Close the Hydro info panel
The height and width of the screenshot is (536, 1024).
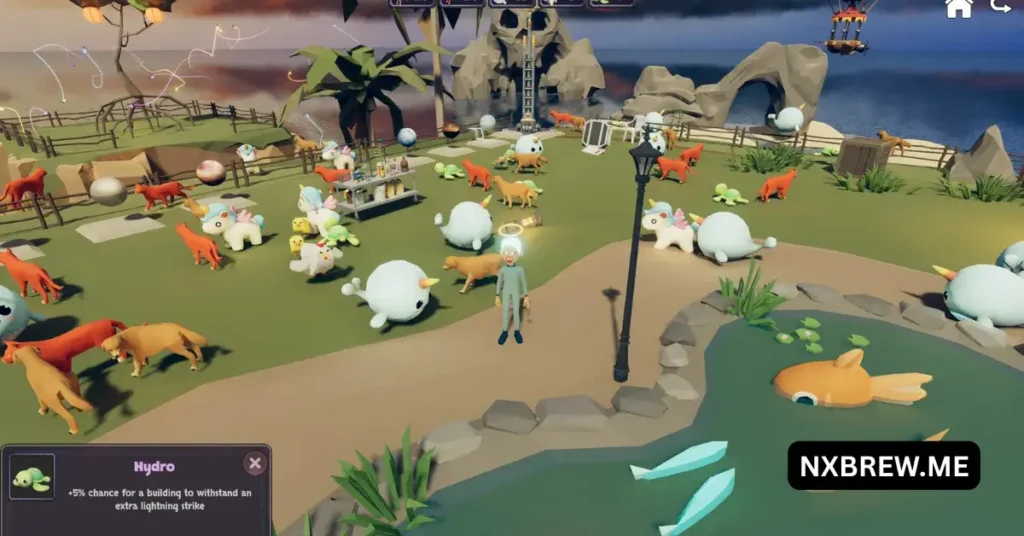coord(255,463)
